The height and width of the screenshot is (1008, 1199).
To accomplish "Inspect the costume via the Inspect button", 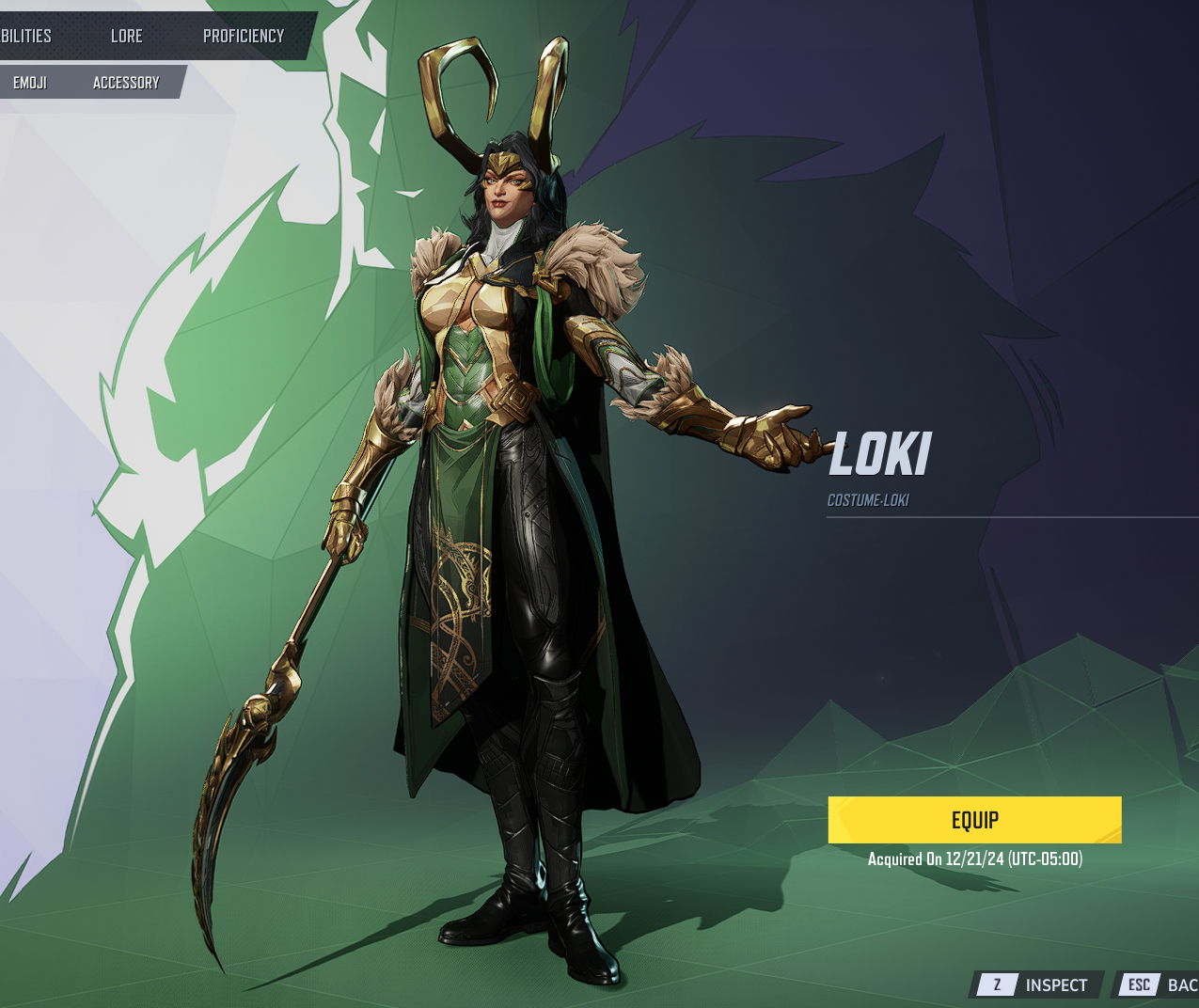I will point(1037,984).
